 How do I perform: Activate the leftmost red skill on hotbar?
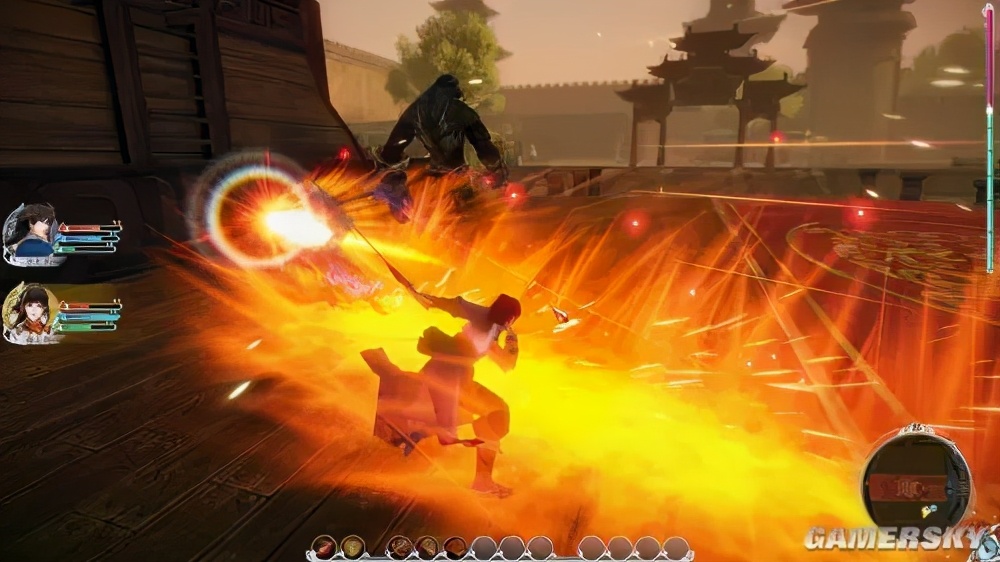pos(324,547)
